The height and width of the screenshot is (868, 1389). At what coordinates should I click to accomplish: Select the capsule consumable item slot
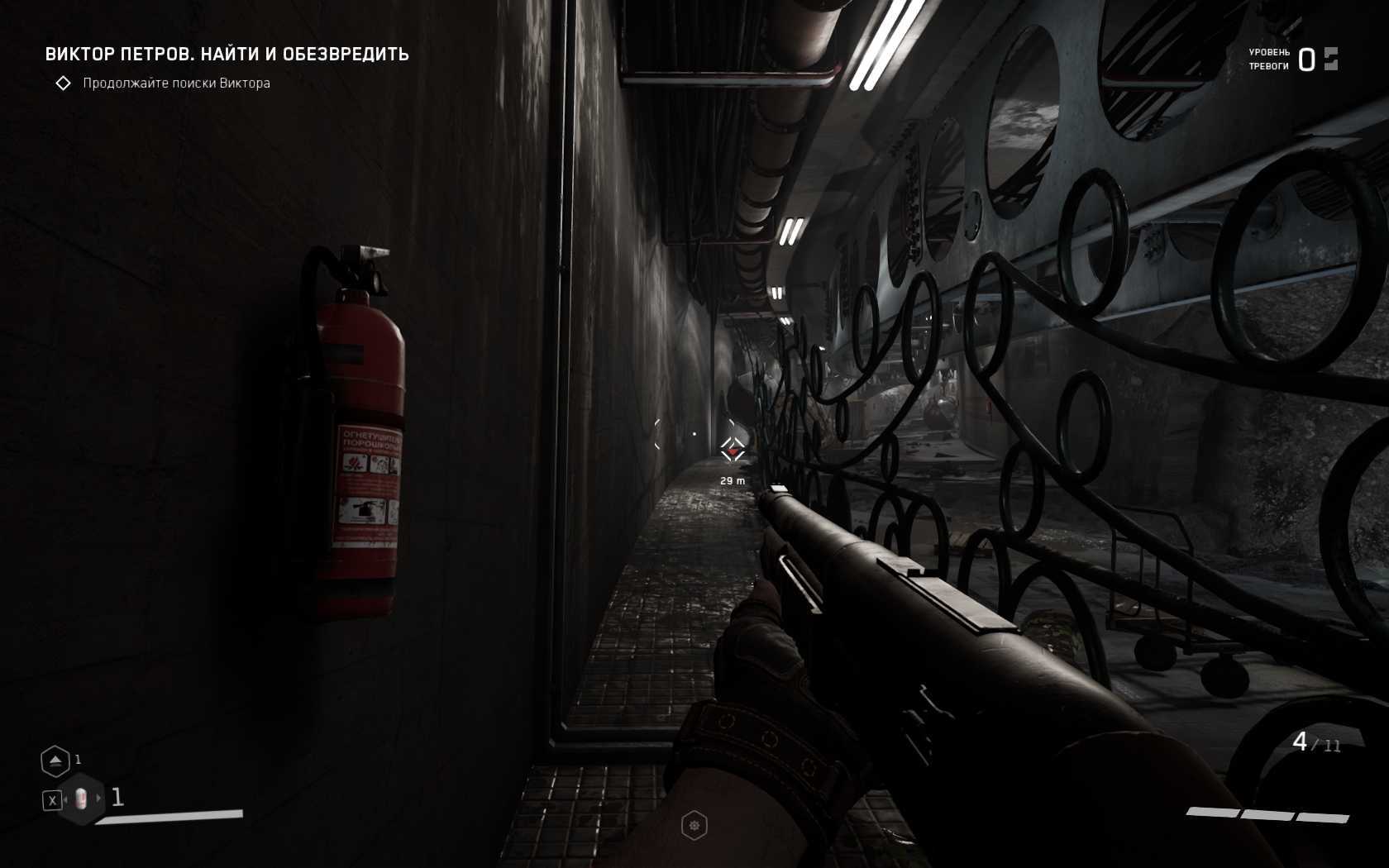(81, 799)
